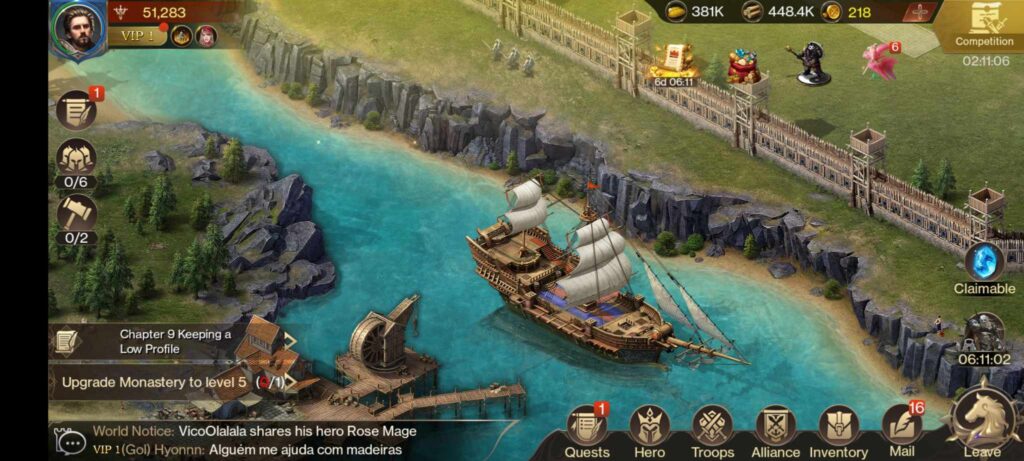The width and height of the screenshot is (1024, 461).
Task: Open the player avatar profile
Action: coord(79,29)
